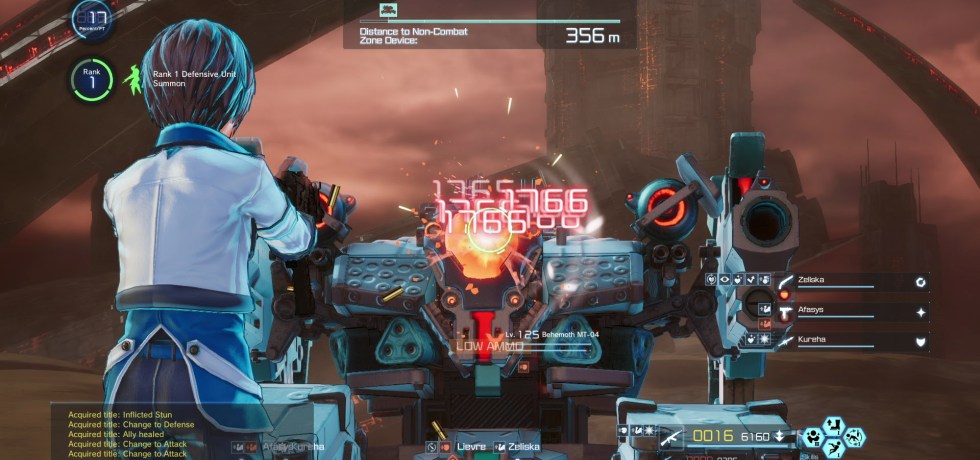Click Afasys's four-point star icon

pyautogui.click(x=920, y=312)
